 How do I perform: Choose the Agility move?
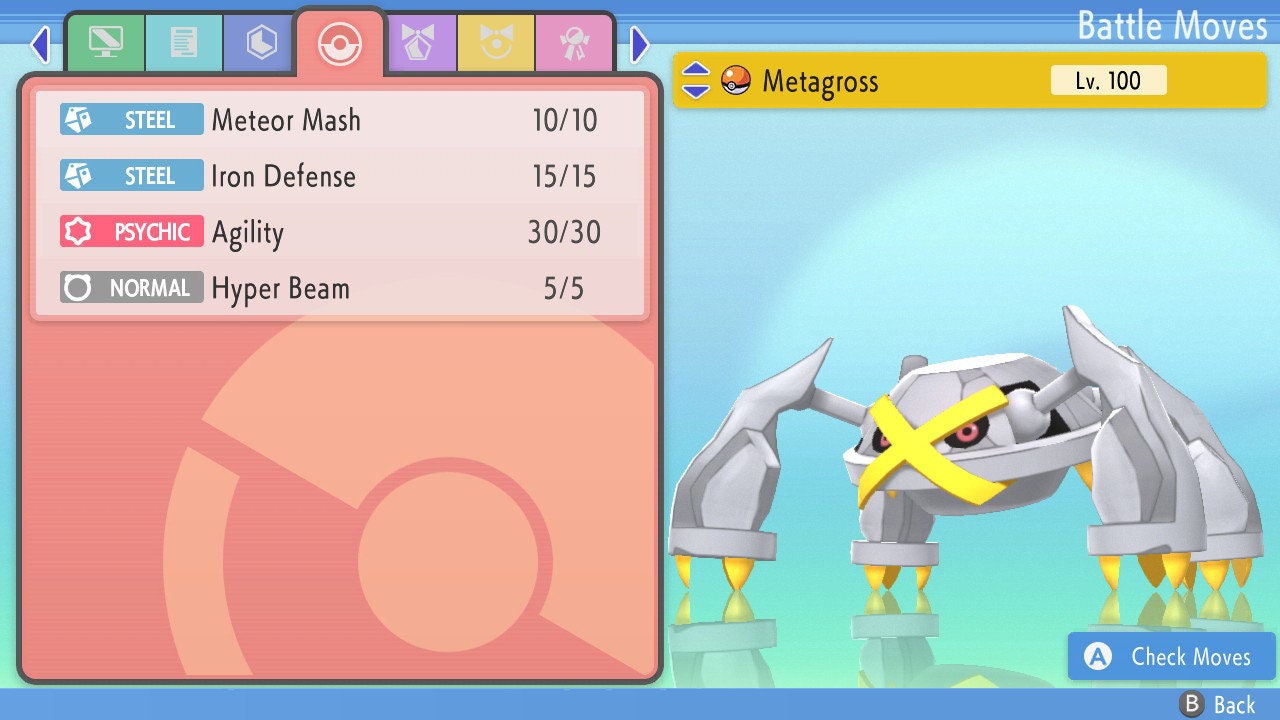coord(340,233)
